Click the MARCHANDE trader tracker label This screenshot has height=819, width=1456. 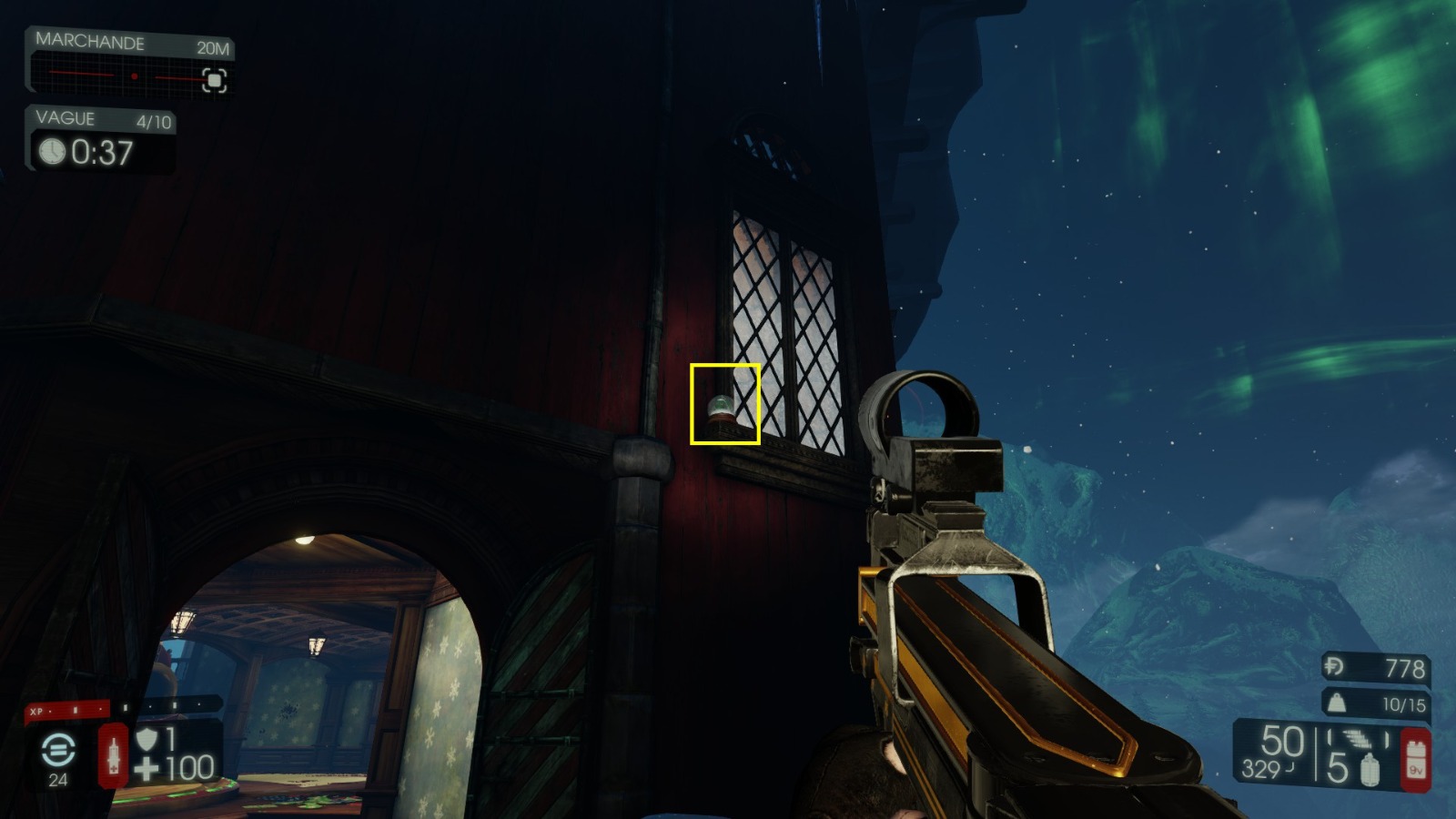90,41
